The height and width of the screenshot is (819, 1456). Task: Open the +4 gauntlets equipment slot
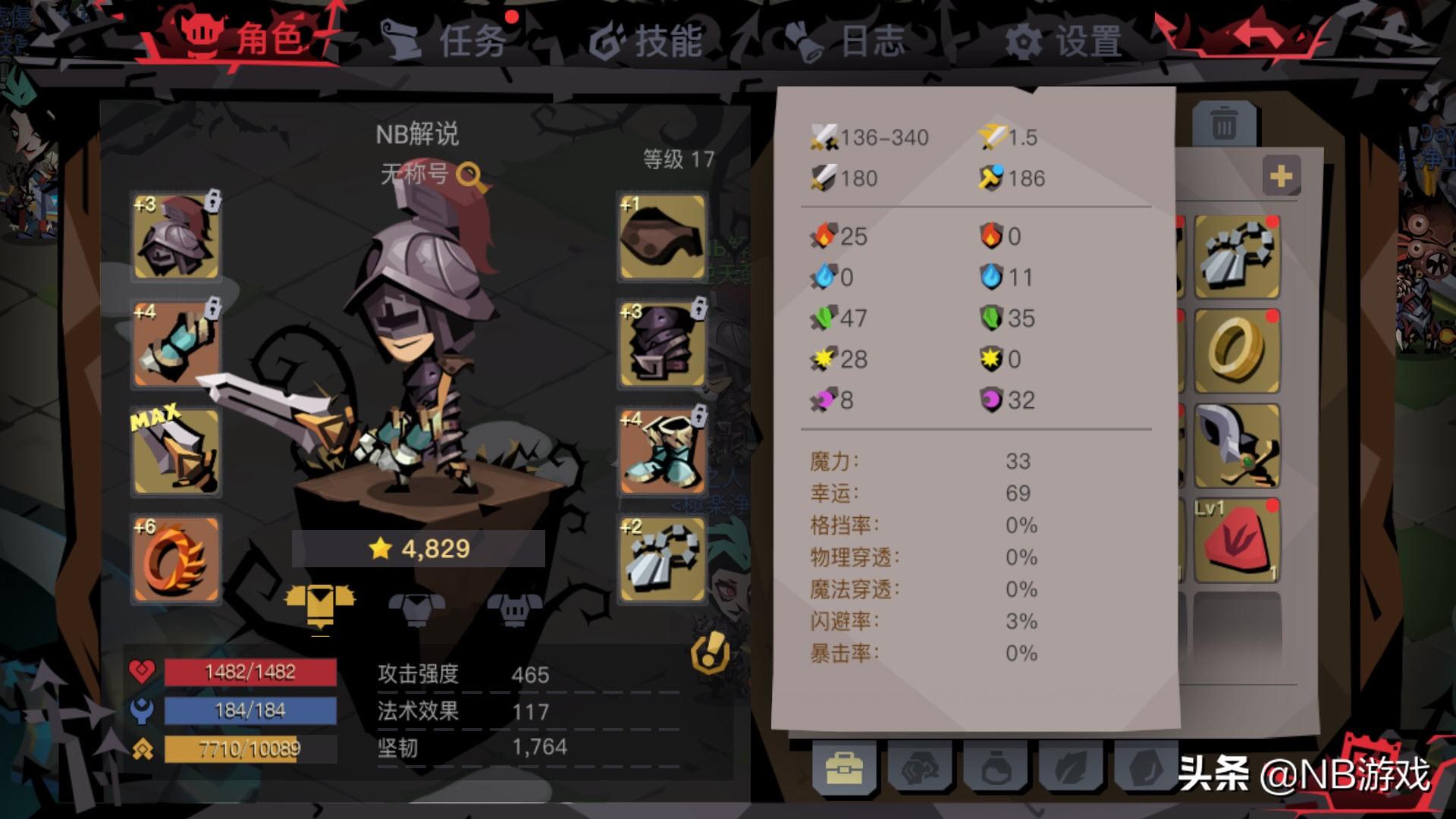click(176, 345)
